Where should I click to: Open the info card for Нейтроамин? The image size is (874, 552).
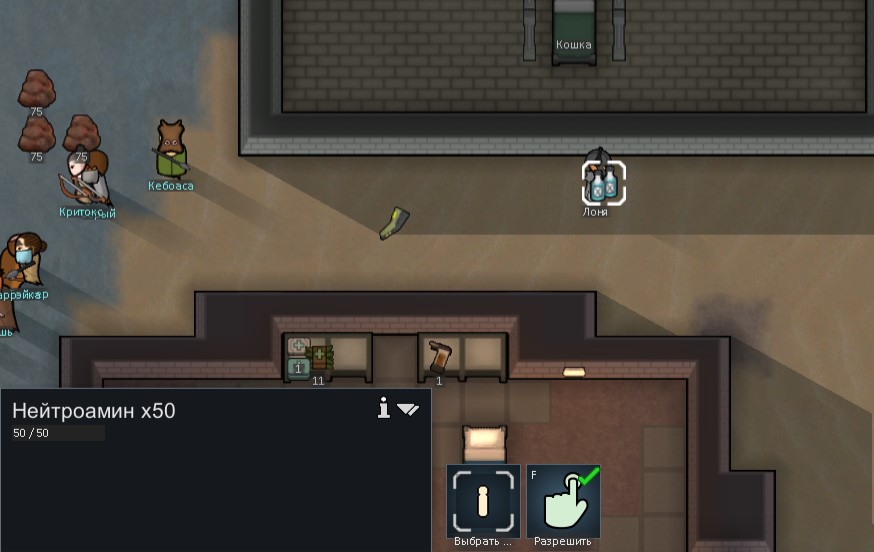383,408
